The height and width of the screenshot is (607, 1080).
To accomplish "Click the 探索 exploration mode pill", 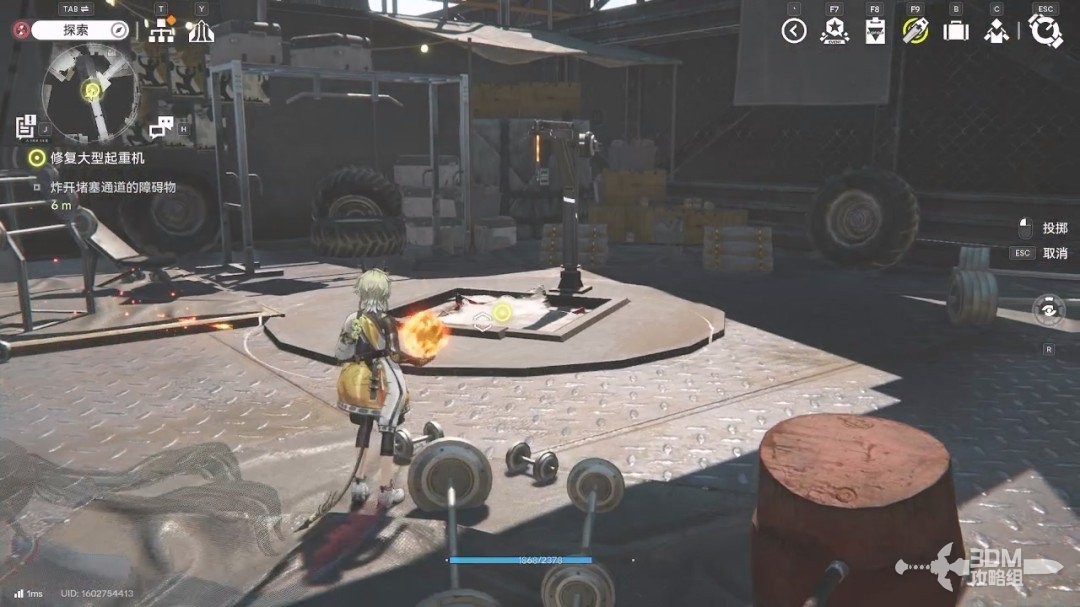I will (80, 30).
